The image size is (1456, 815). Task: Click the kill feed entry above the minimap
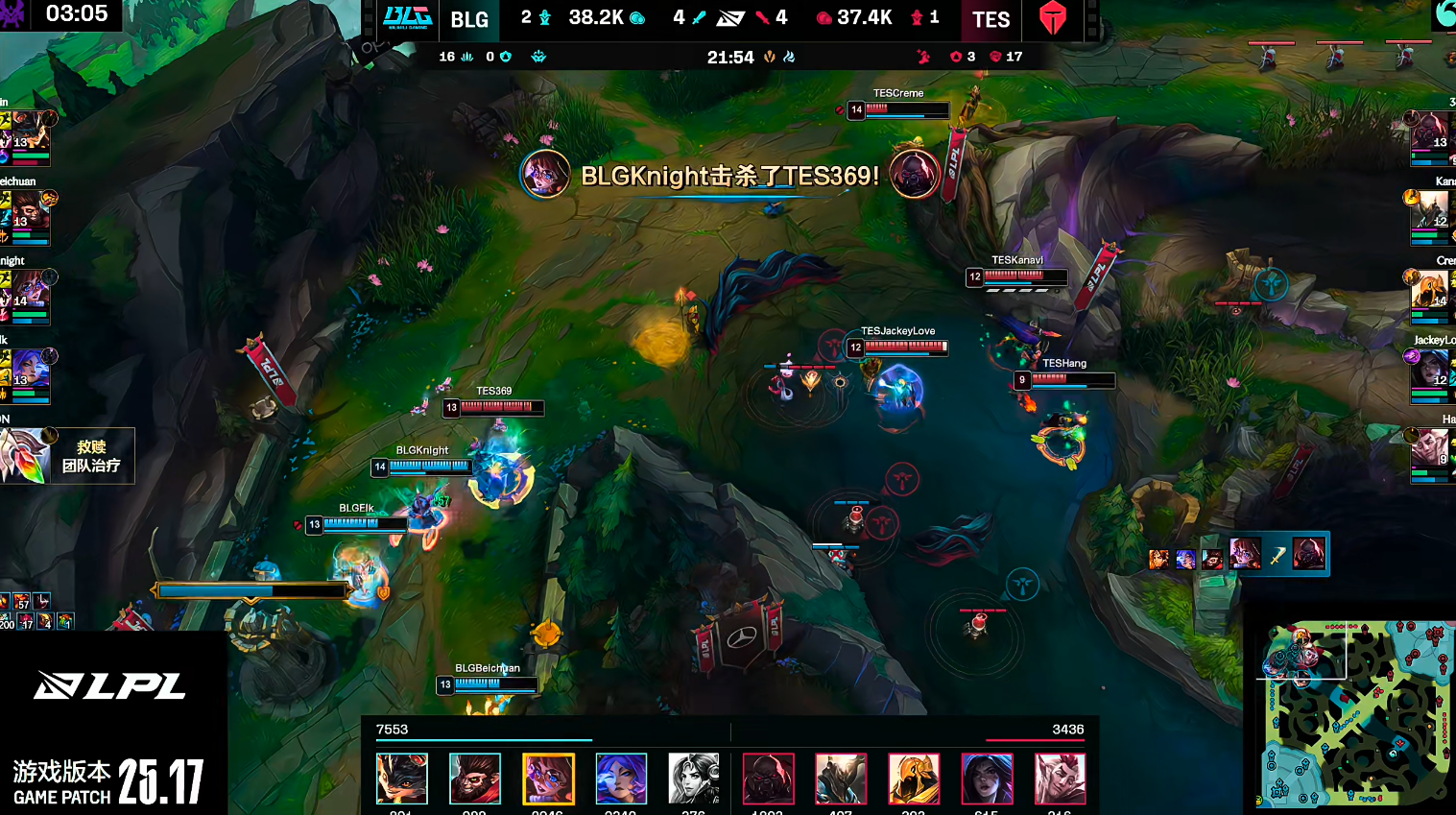(1237, 554)
